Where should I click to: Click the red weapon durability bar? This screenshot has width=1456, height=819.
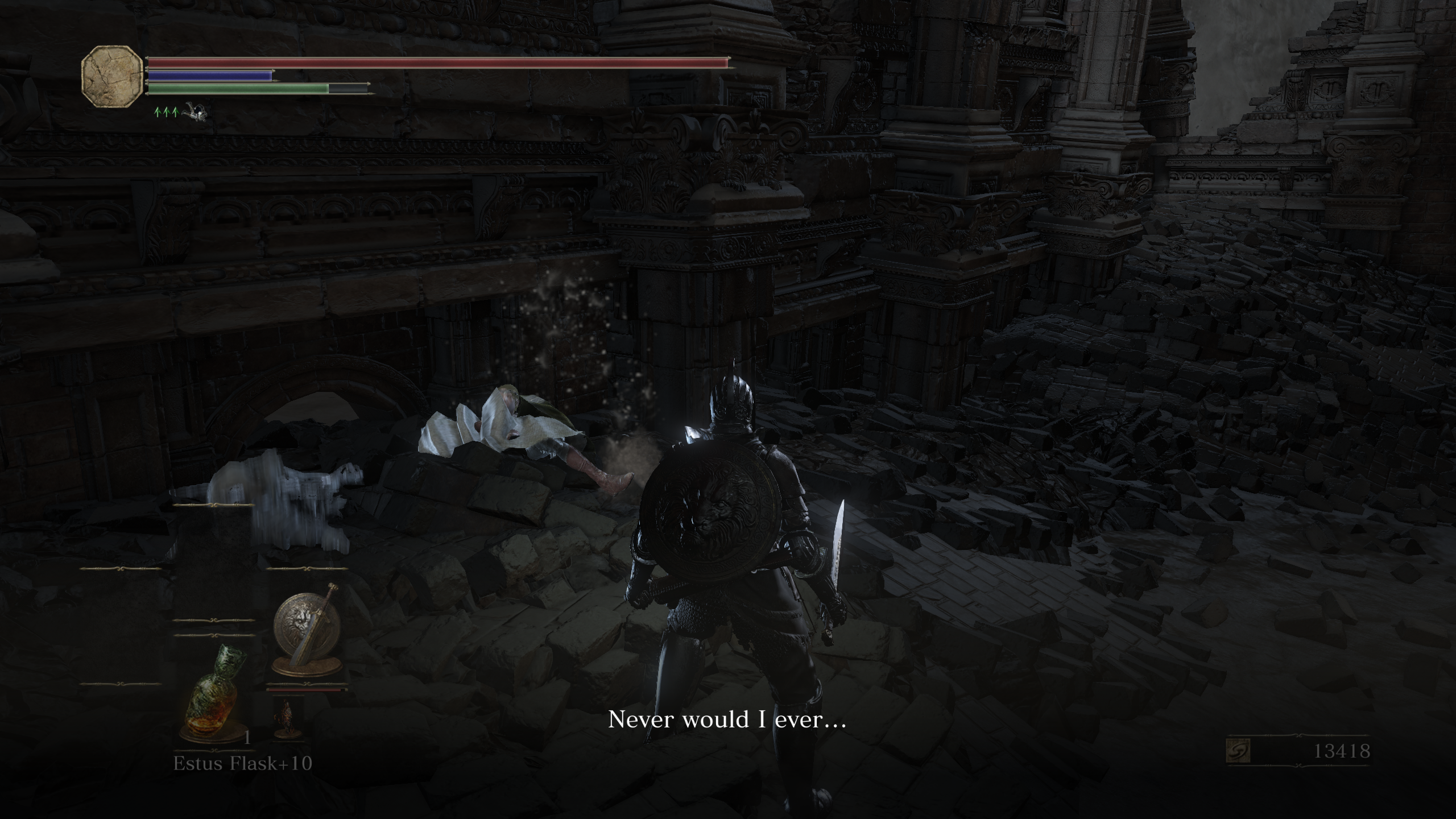click(x=307, y=690)
